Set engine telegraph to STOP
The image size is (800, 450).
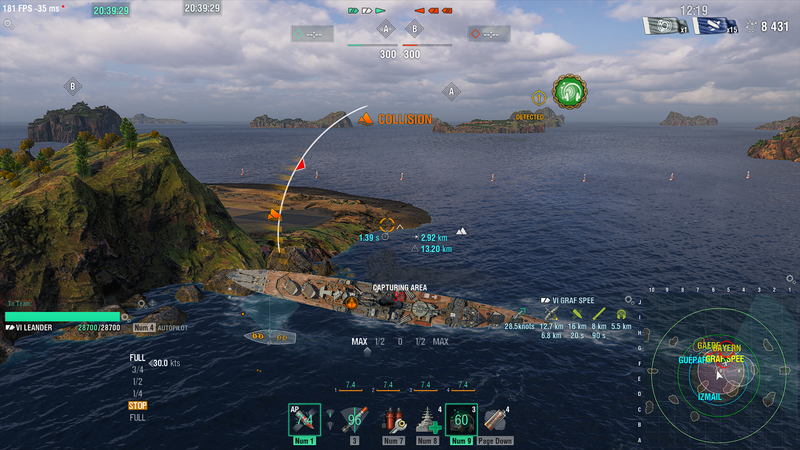pos(137,405)
